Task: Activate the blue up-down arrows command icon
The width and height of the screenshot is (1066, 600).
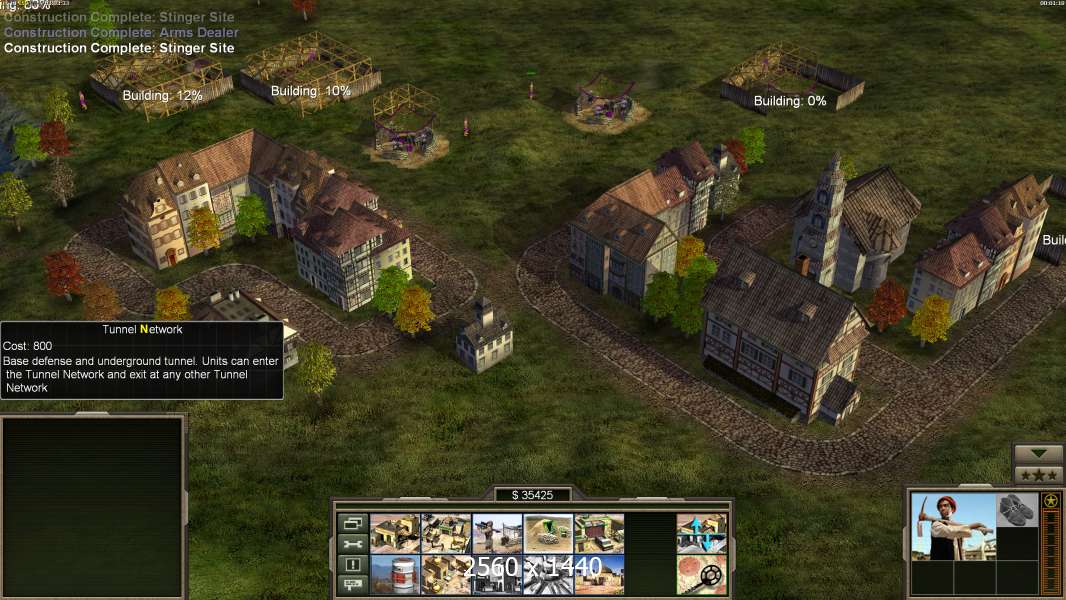Action: (701, 534)
